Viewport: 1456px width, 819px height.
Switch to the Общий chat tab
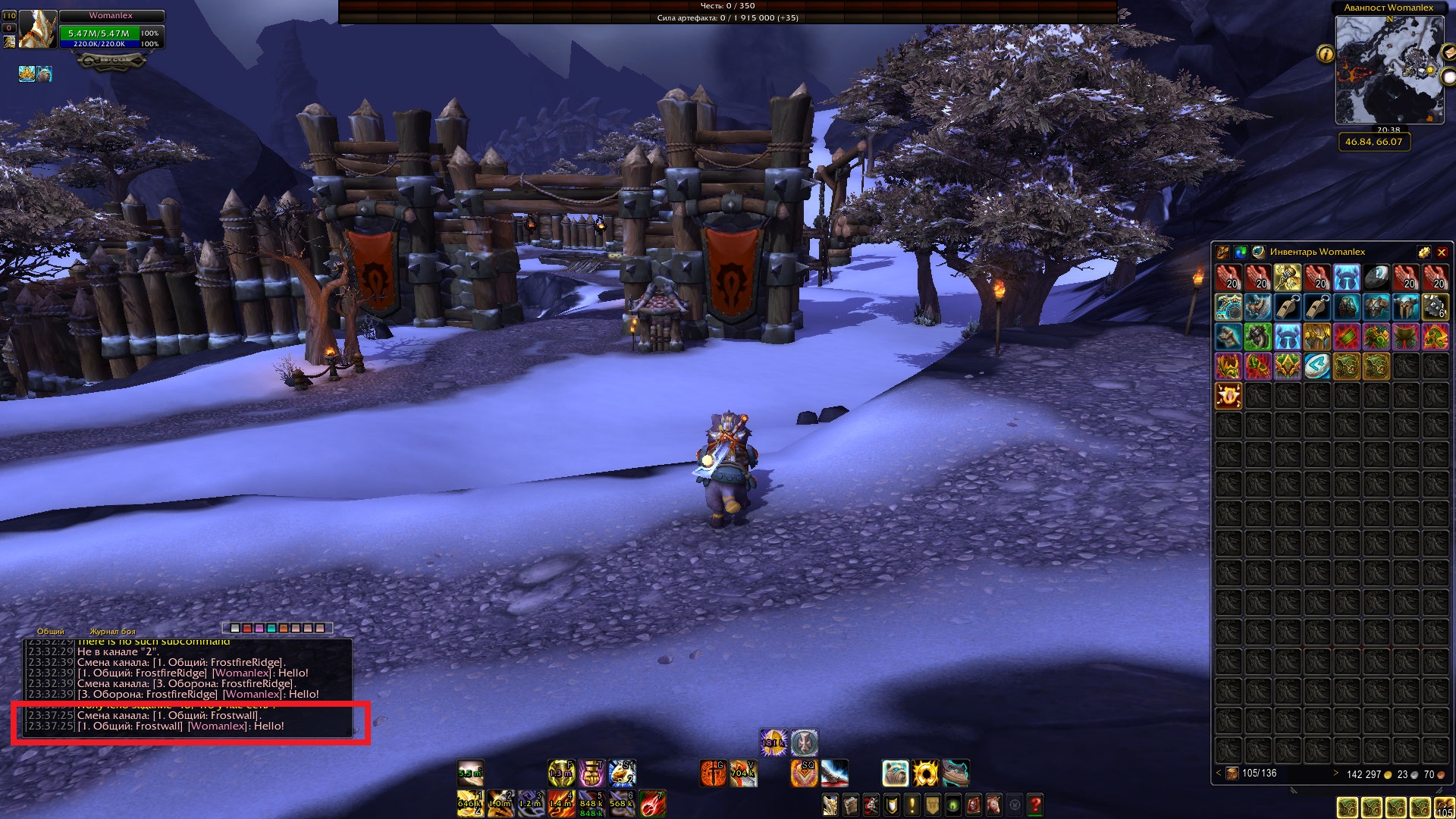click(51, 631)
